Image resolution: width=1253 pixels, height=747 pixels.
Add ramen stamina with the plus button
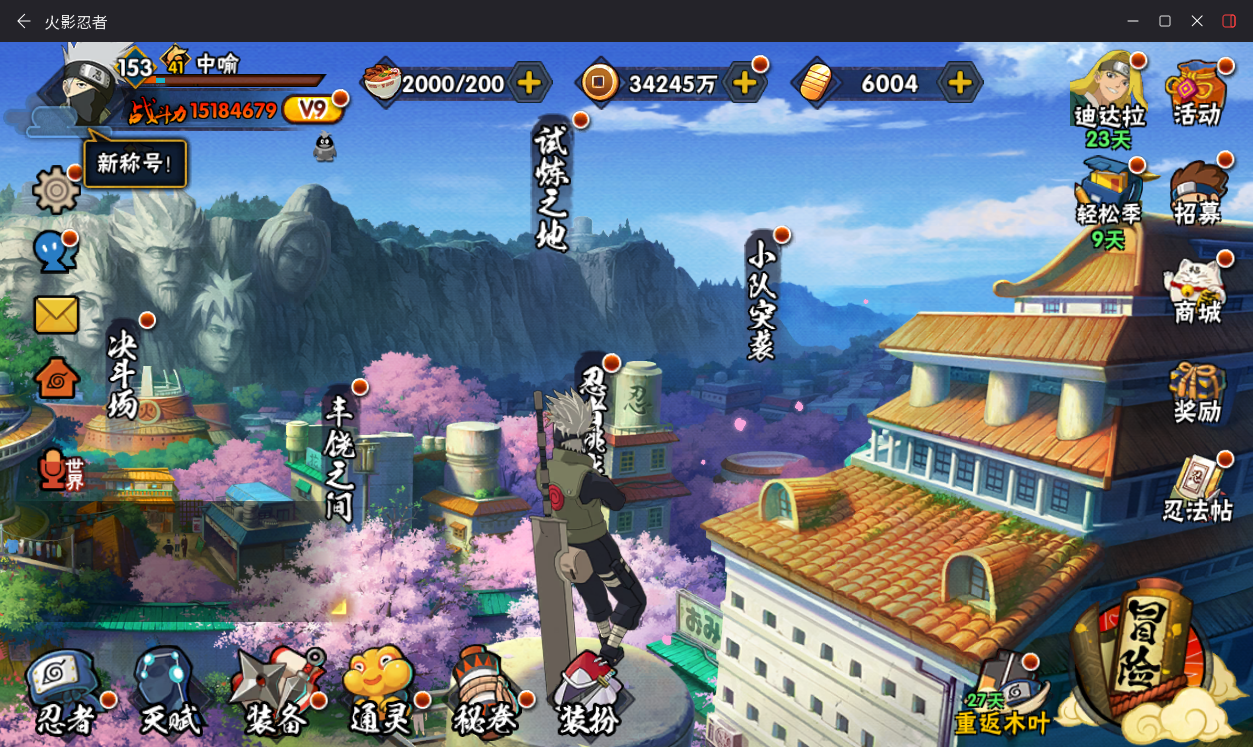pos(529,83)
